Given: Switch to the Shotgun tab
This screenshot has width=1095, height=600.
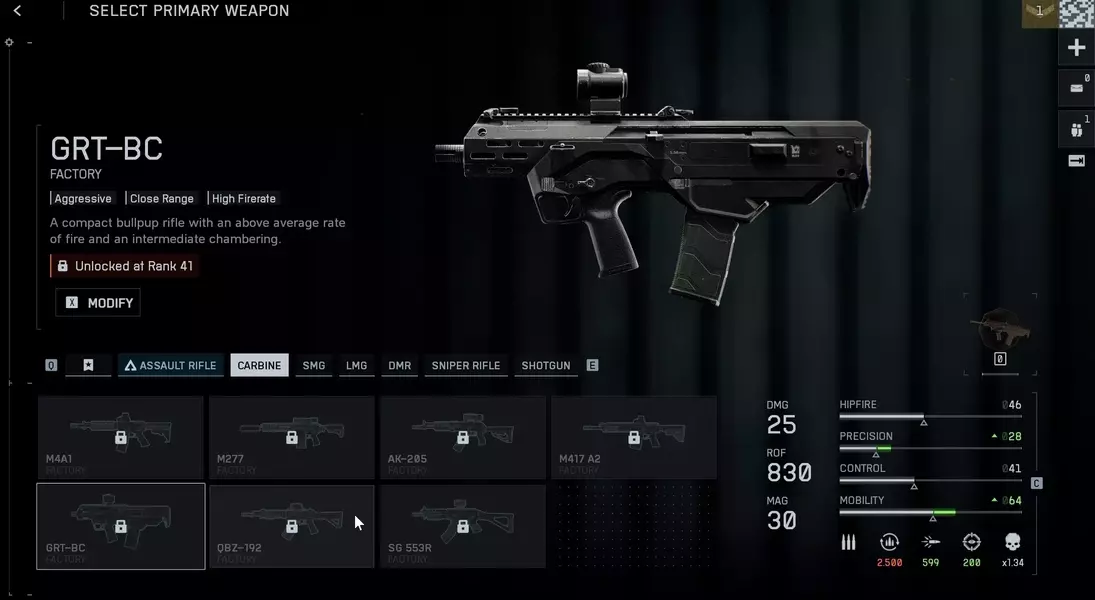Looking at the screenshot, I should [546, 366].
